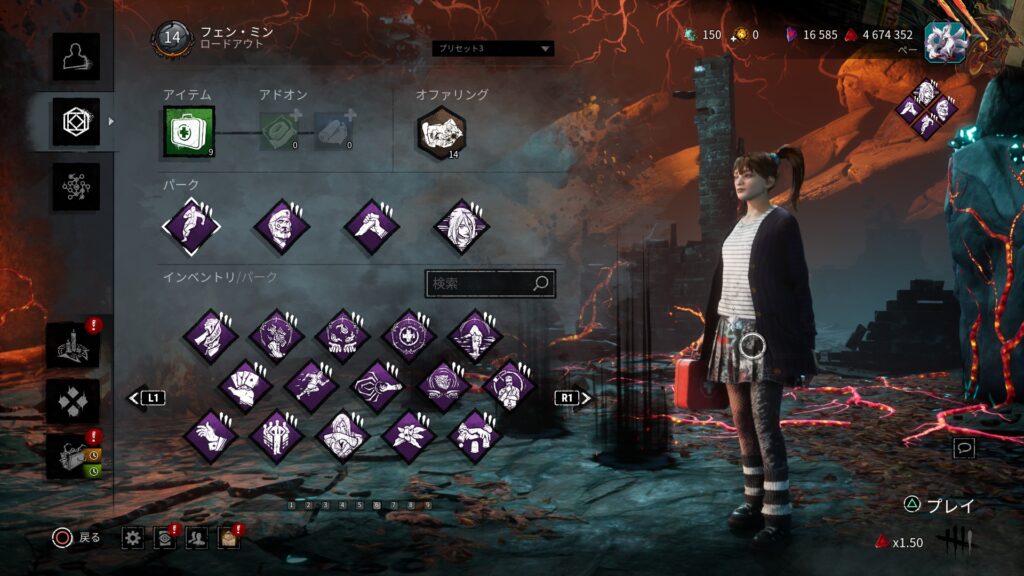
Task: Select the equipped bearded soldier perk
Action: [282, 226]
